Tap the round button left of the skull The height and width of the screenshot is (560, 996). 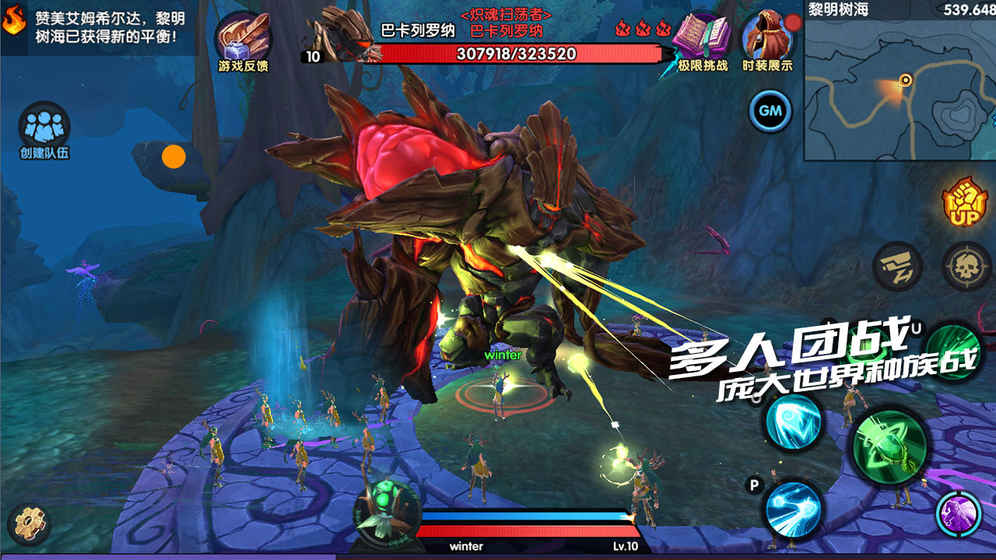pos(896,265)
